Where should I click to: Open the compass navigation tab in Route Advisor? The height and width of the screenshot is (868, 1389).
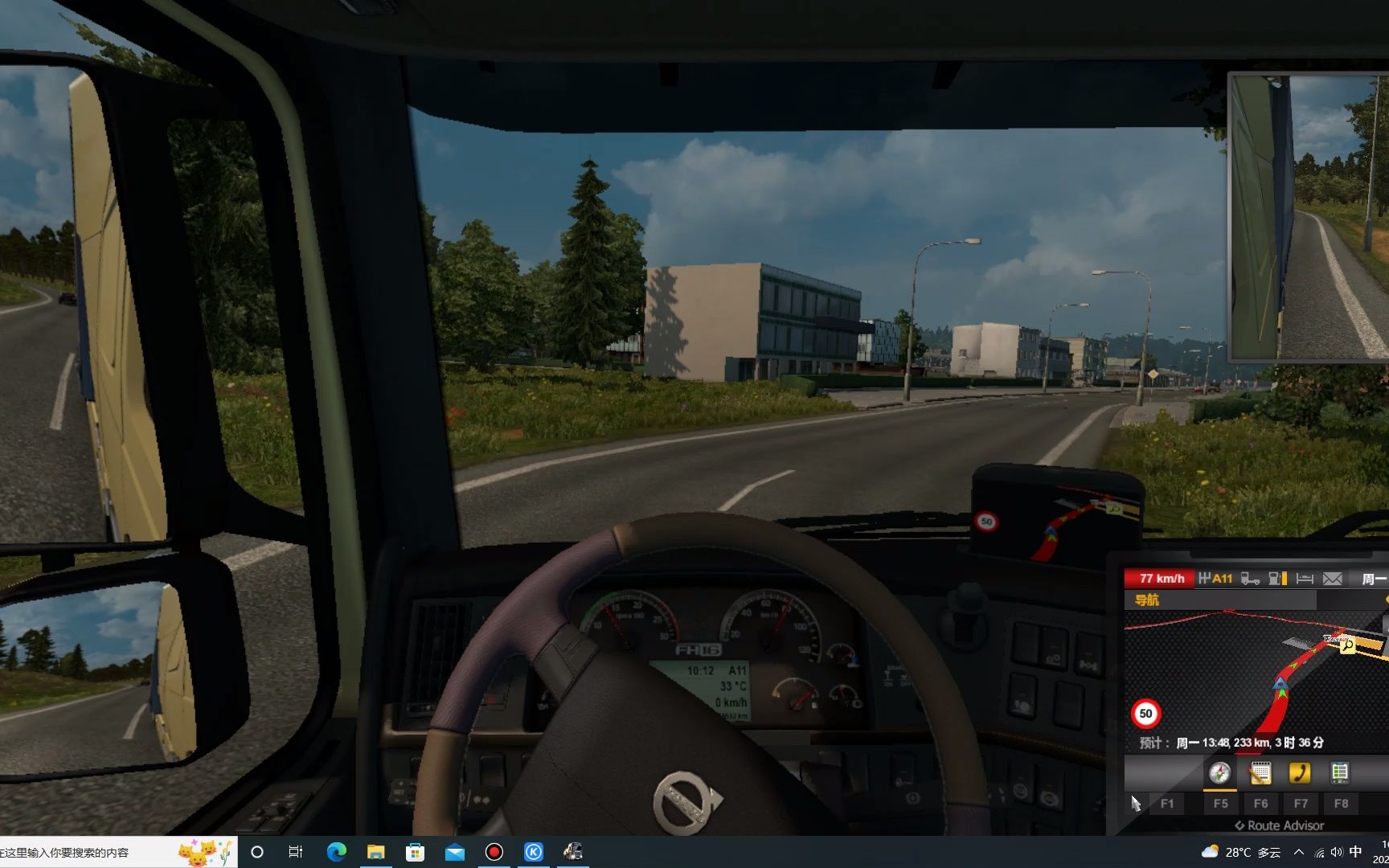(1220, 773)
